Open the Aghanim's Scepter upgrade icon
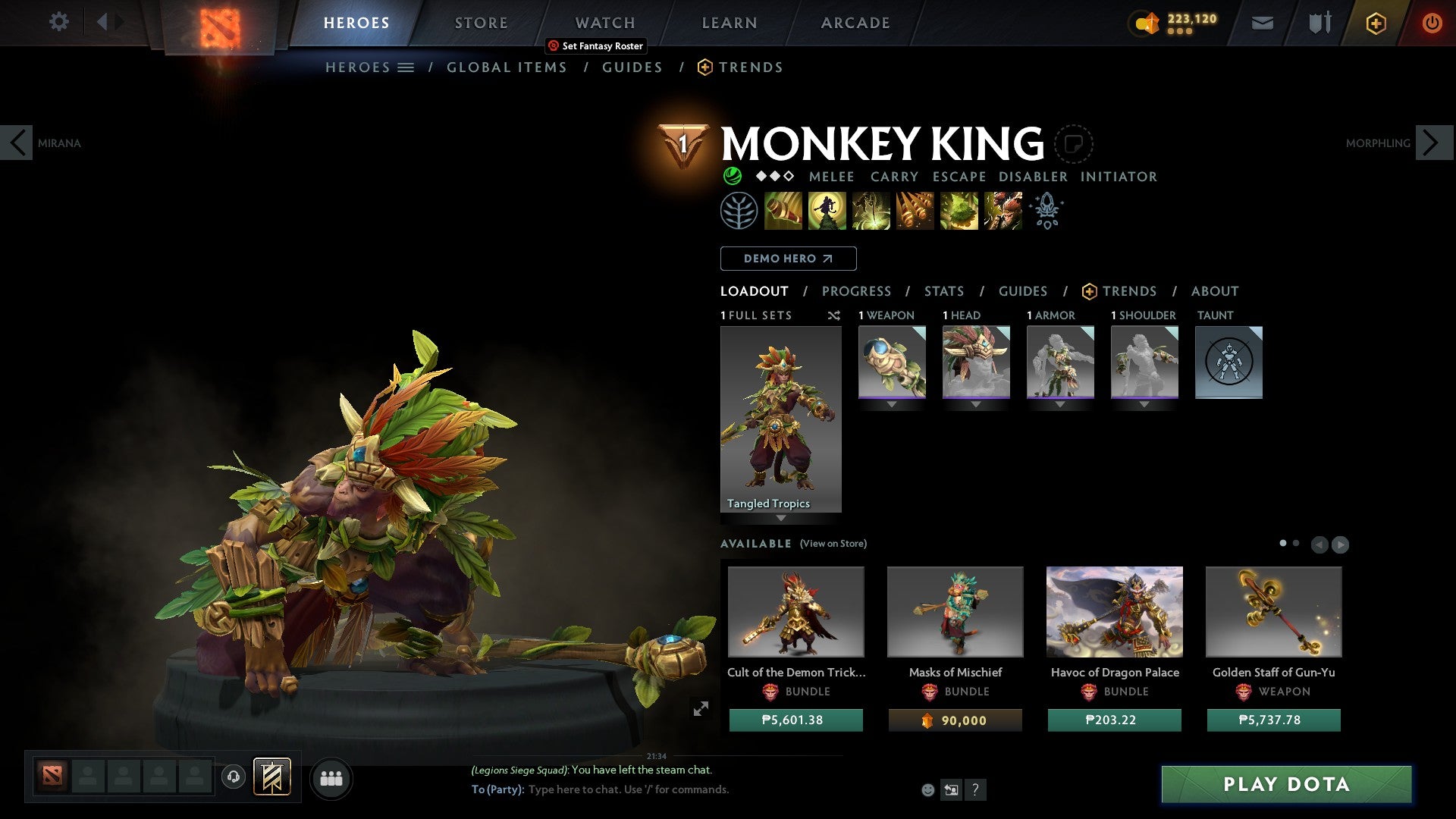This screenshot has width=1456, height=819. pos(1046,211)
